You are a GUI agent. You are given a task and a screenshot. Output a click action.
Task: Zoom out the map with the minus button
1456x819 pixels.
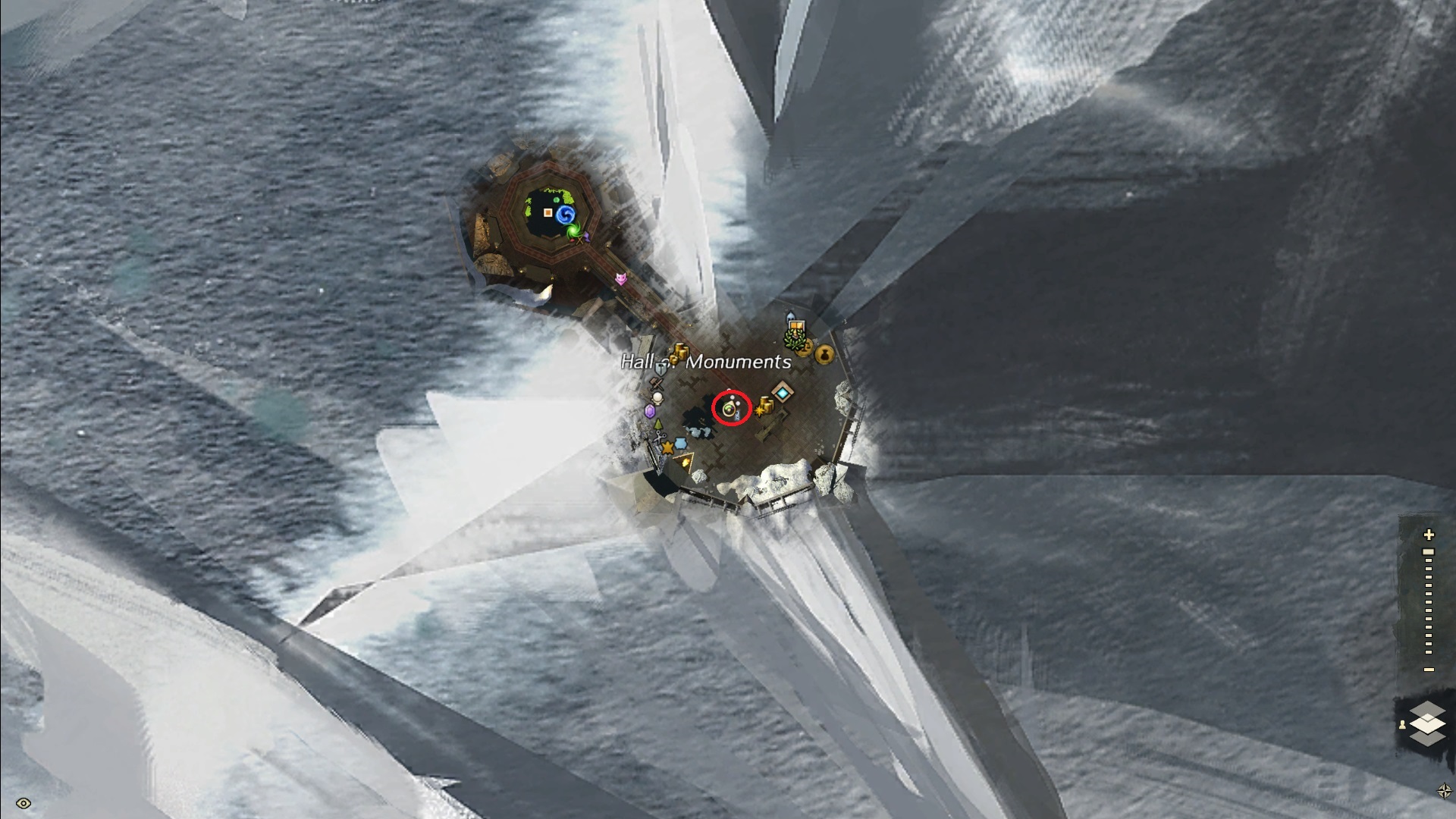[x=1429, y=670]
